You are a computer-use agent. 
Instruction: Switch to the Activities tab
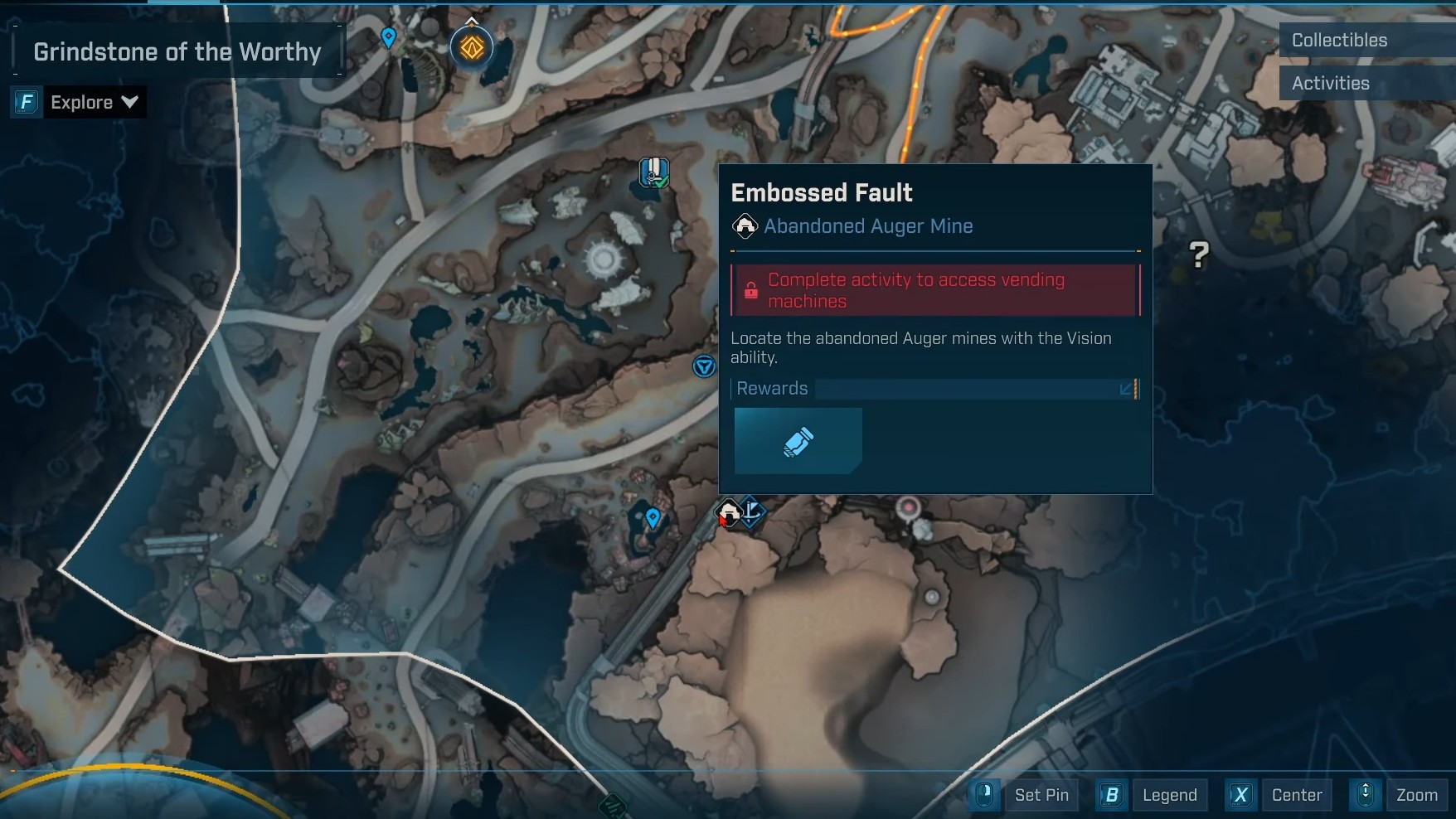1330,83
